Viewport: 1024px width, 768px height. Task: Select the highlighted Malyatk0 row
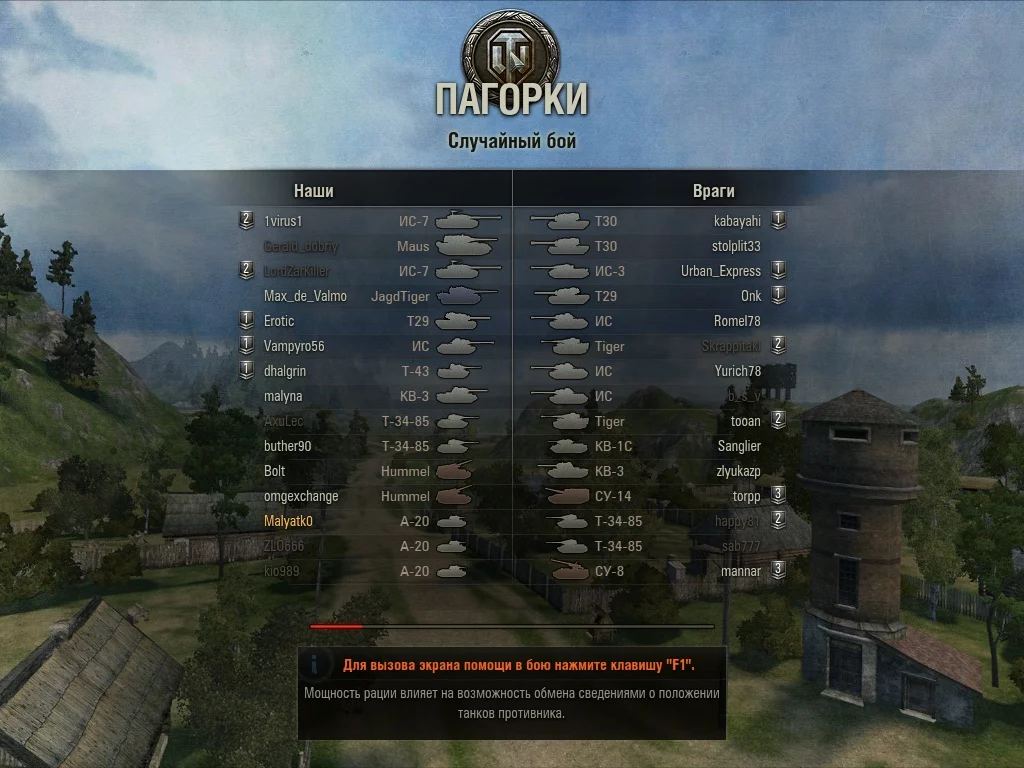coord(289,521)
